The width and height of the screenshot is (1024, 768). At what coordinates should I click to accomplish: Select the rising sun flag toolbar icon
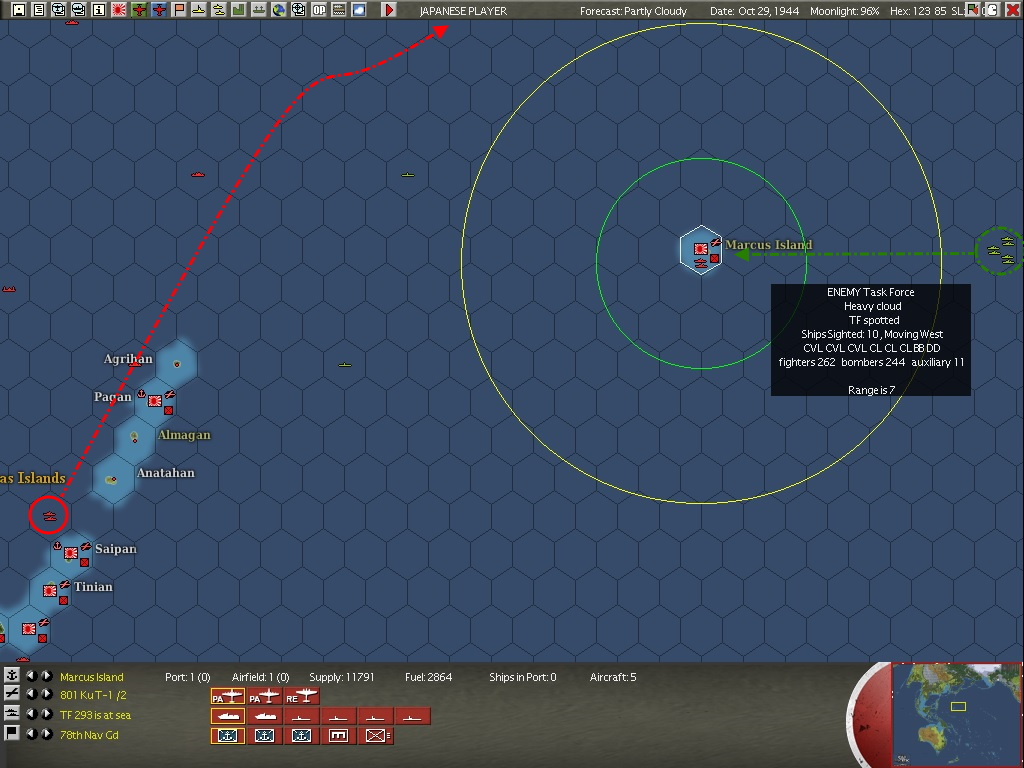(x=119, y=10)
